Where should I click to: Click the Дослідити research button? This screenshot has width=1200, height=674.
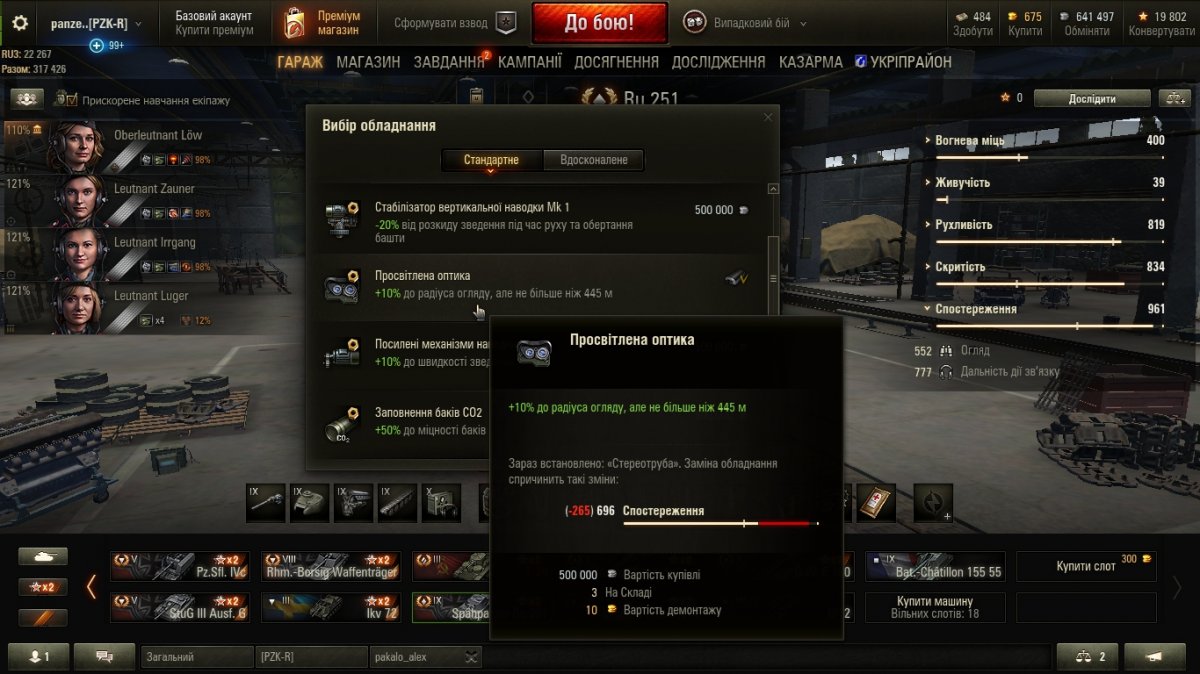(x=1091, y=98)
